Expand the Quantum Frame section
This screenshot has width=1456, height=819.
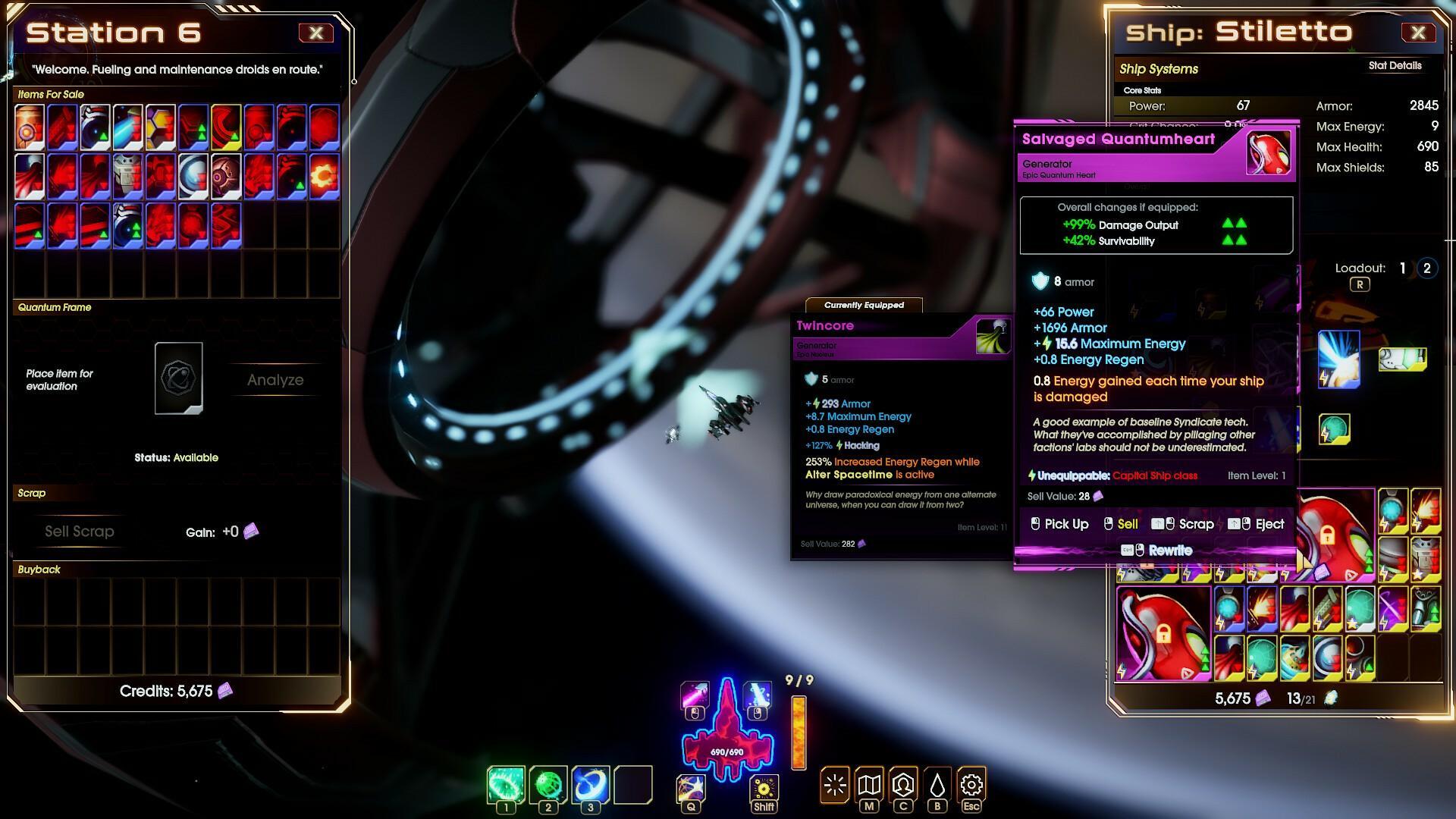coord(54,307)
